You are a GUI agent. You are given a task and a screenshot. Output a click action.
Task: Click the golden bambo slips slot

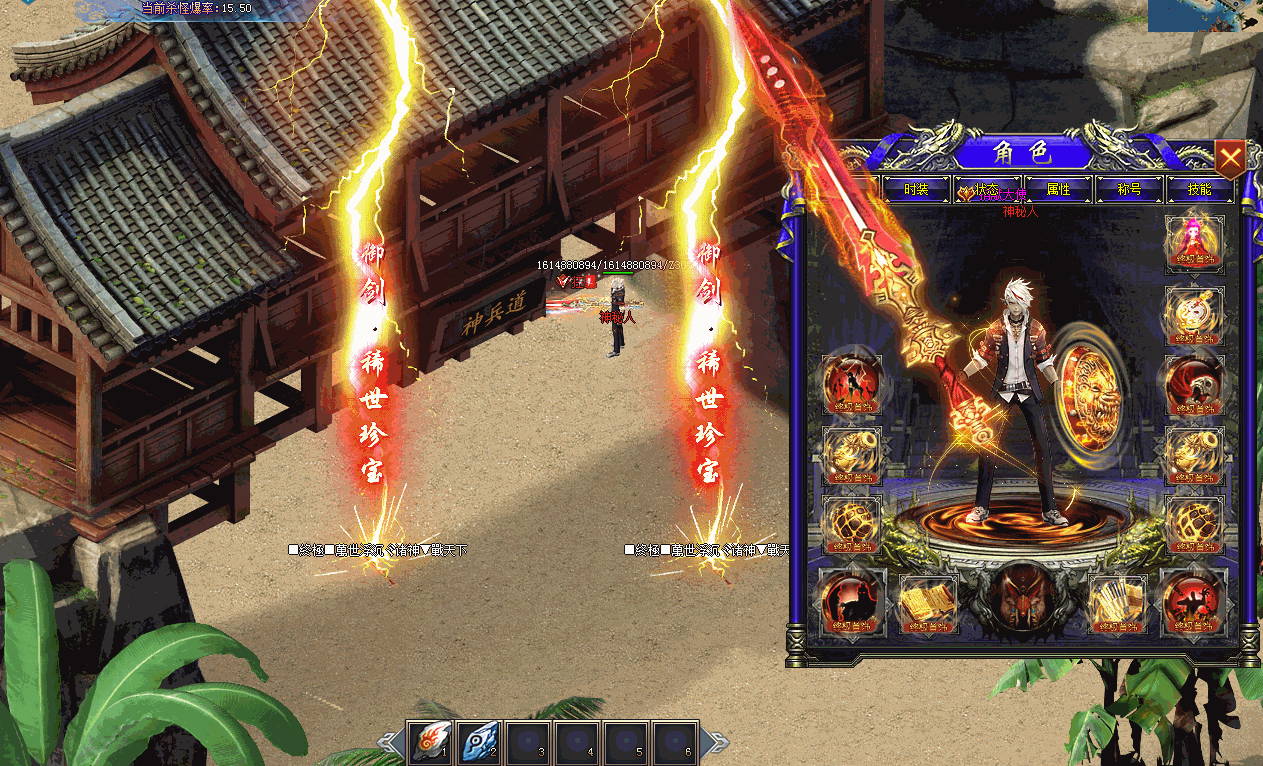click(1117, 604)
